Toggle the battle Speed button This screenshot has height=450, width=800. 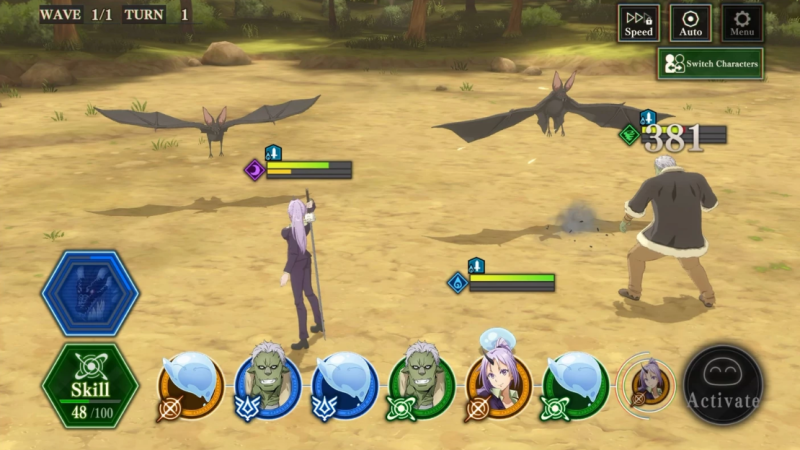(638, 23)
